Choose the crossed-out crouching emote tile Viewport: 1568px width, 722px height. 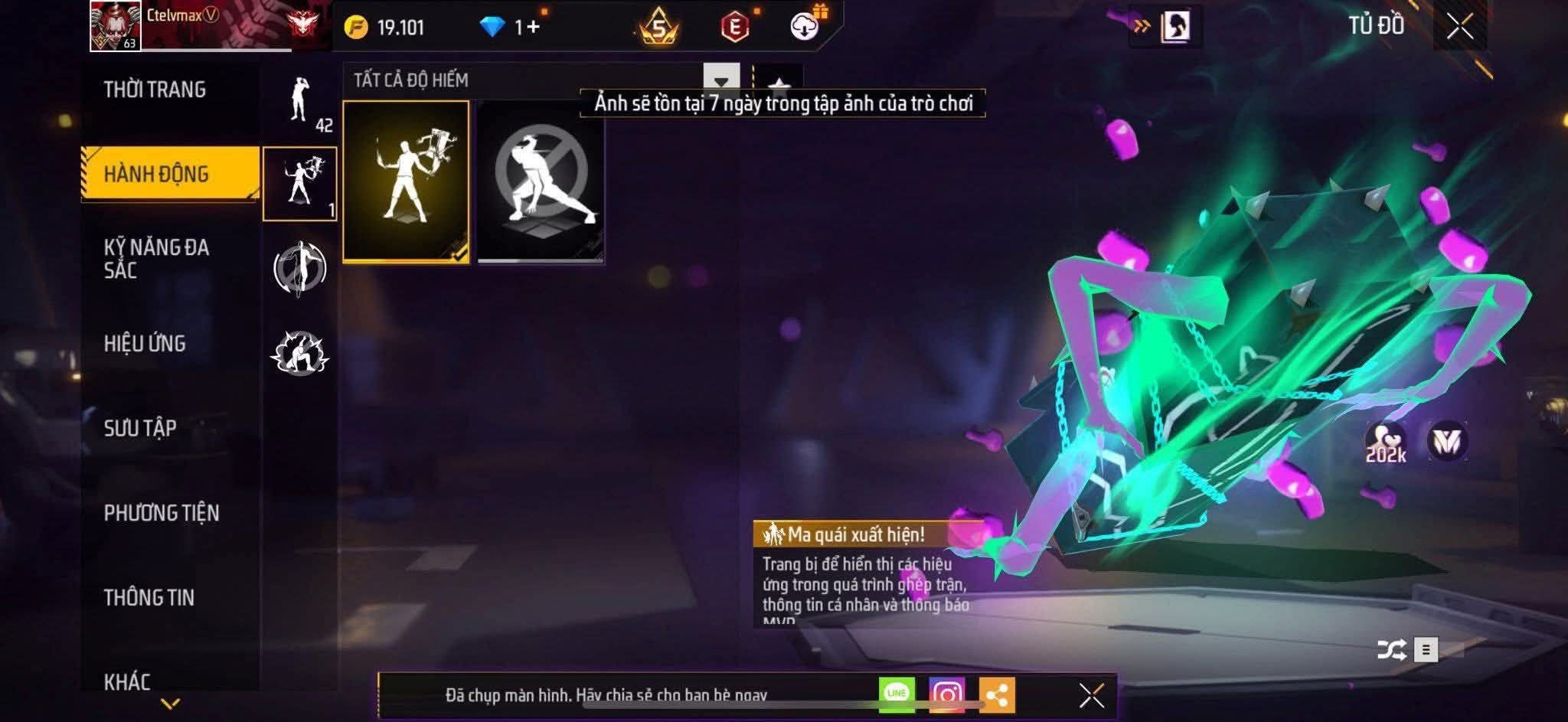point(541,181)
